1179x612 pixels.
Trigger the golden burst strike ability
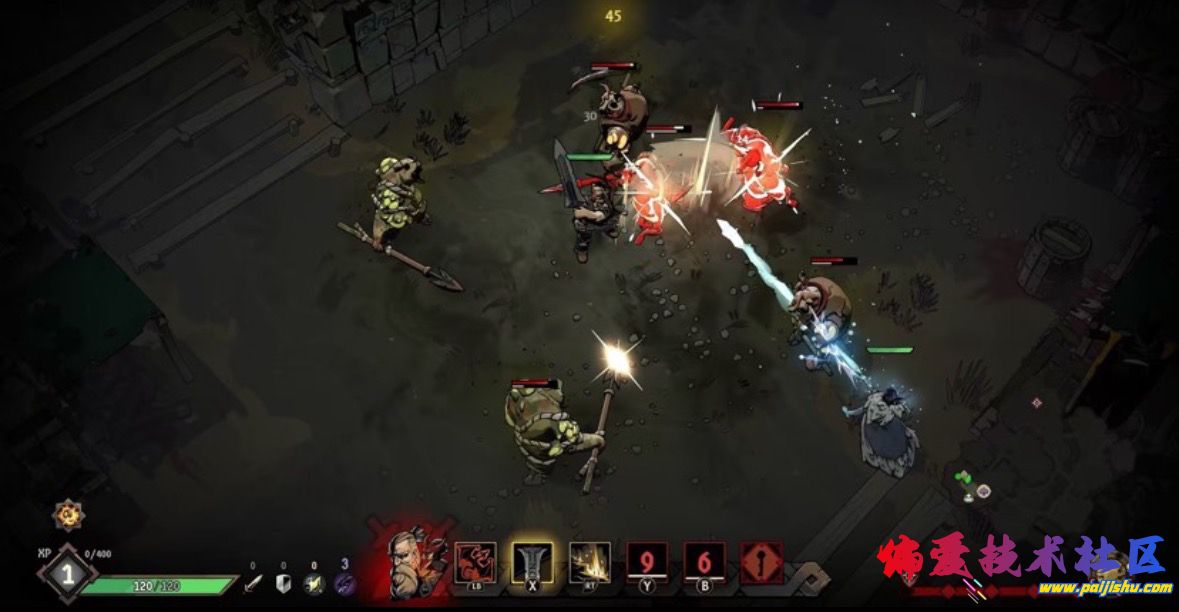click(x=589, y=562)
